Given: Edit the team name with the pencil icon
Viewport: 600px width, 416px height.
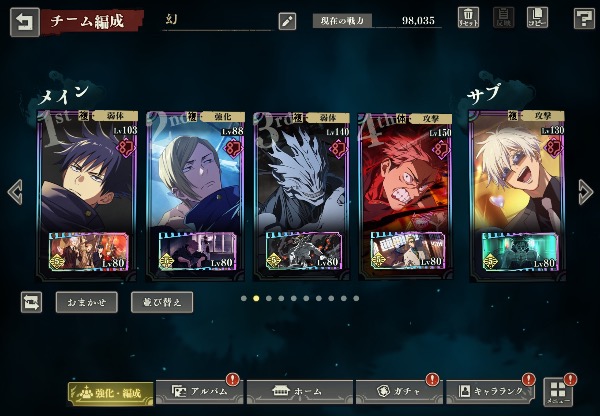Looking at the screenshot, I should coord(287,21).
